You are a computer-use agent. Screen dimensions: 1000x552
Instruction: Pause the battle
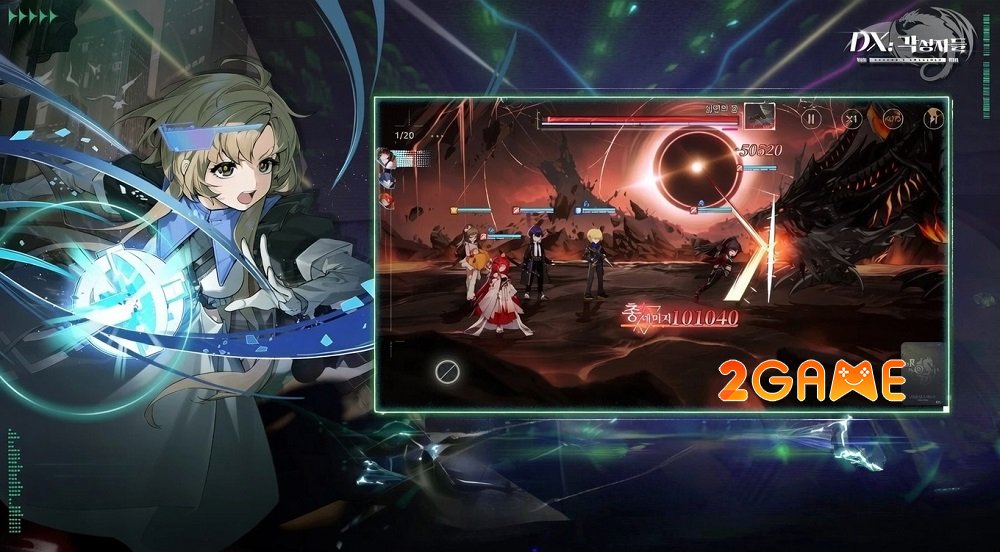coord(811,118)
